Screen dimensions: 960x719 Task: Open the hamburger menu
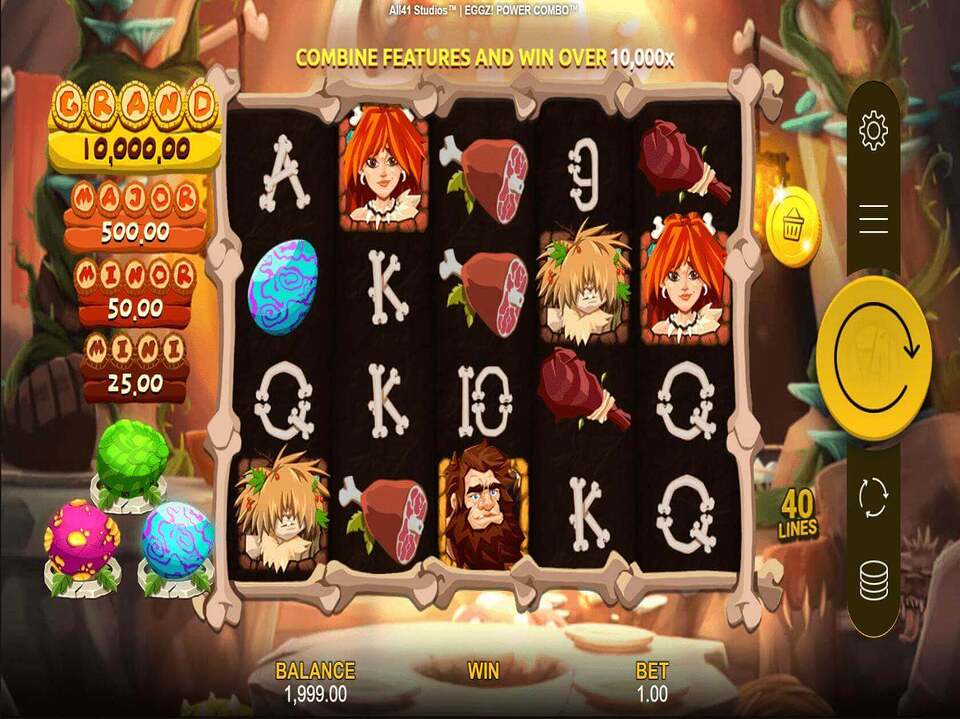(873, 218)
